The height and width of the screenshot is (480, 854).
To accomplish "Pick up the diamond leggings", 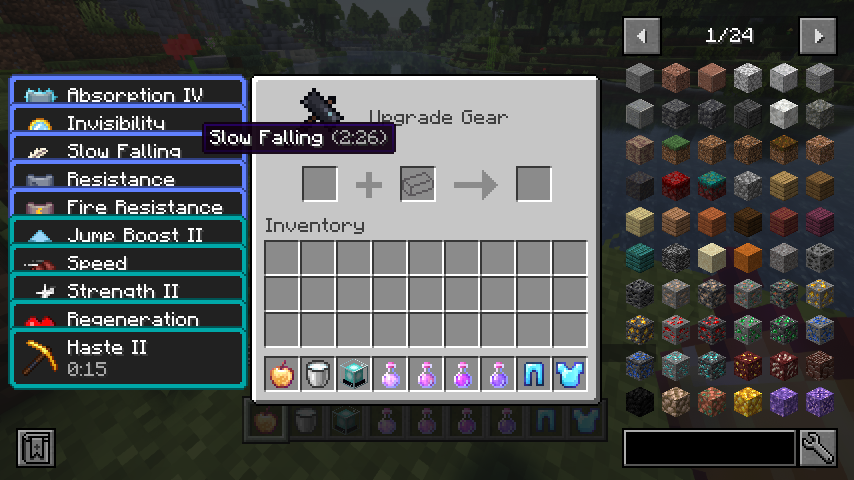I will (534, 375).
